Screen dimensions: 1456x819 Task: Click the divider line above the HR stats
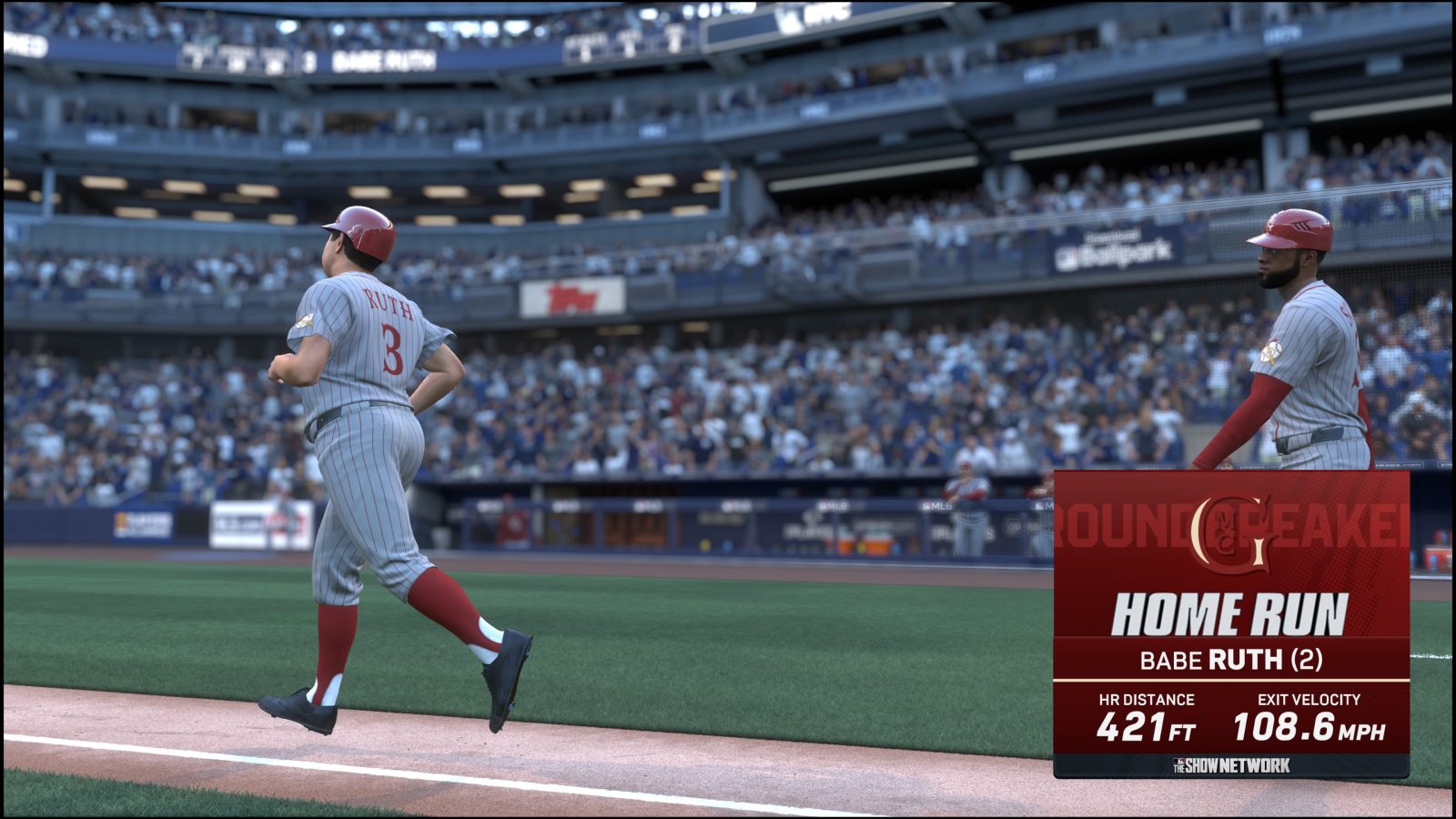coord(1230,682)
